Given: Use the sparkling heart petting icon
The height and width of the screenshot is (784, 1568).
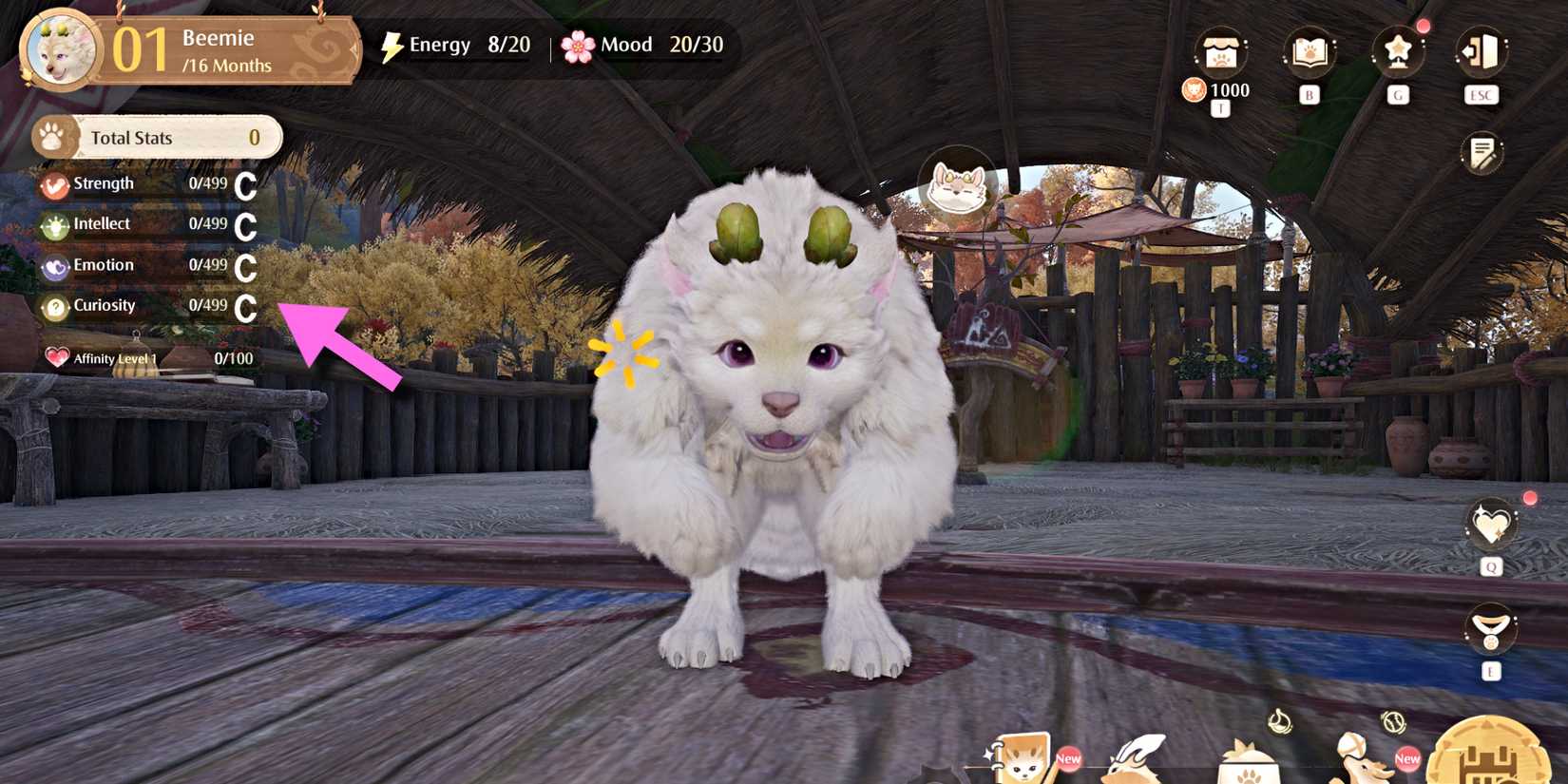Looking at the screenshot, I should pyautogui.click(x=1491, y=525).
